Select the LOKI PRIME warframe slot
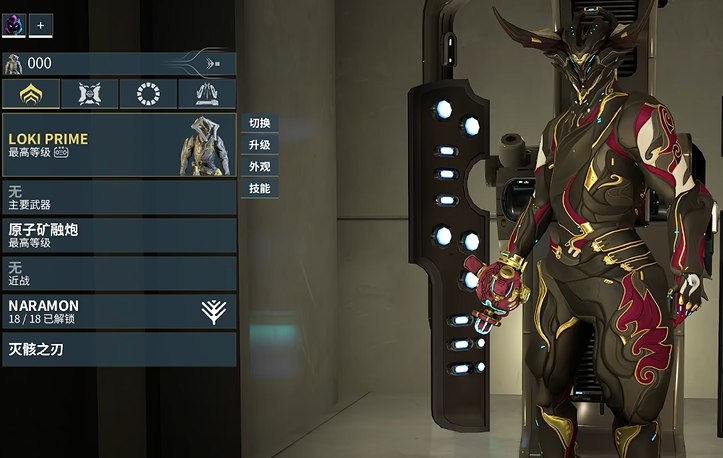723x458 pixels. point(118,146)
